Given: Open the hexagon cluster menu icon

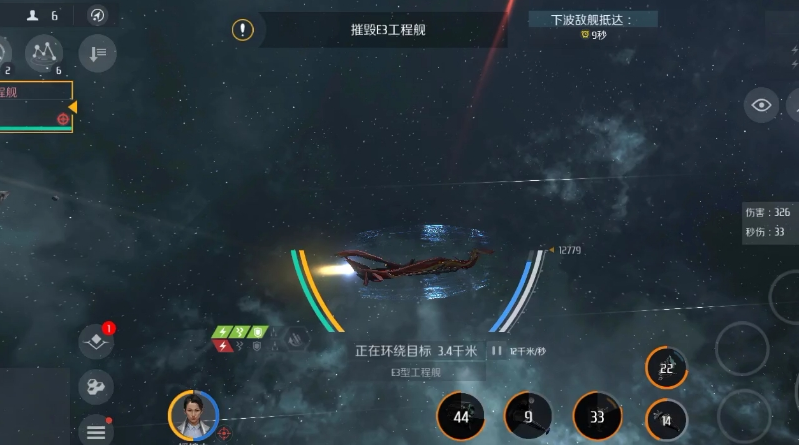Looking at the screenshot, I should 96,386.
